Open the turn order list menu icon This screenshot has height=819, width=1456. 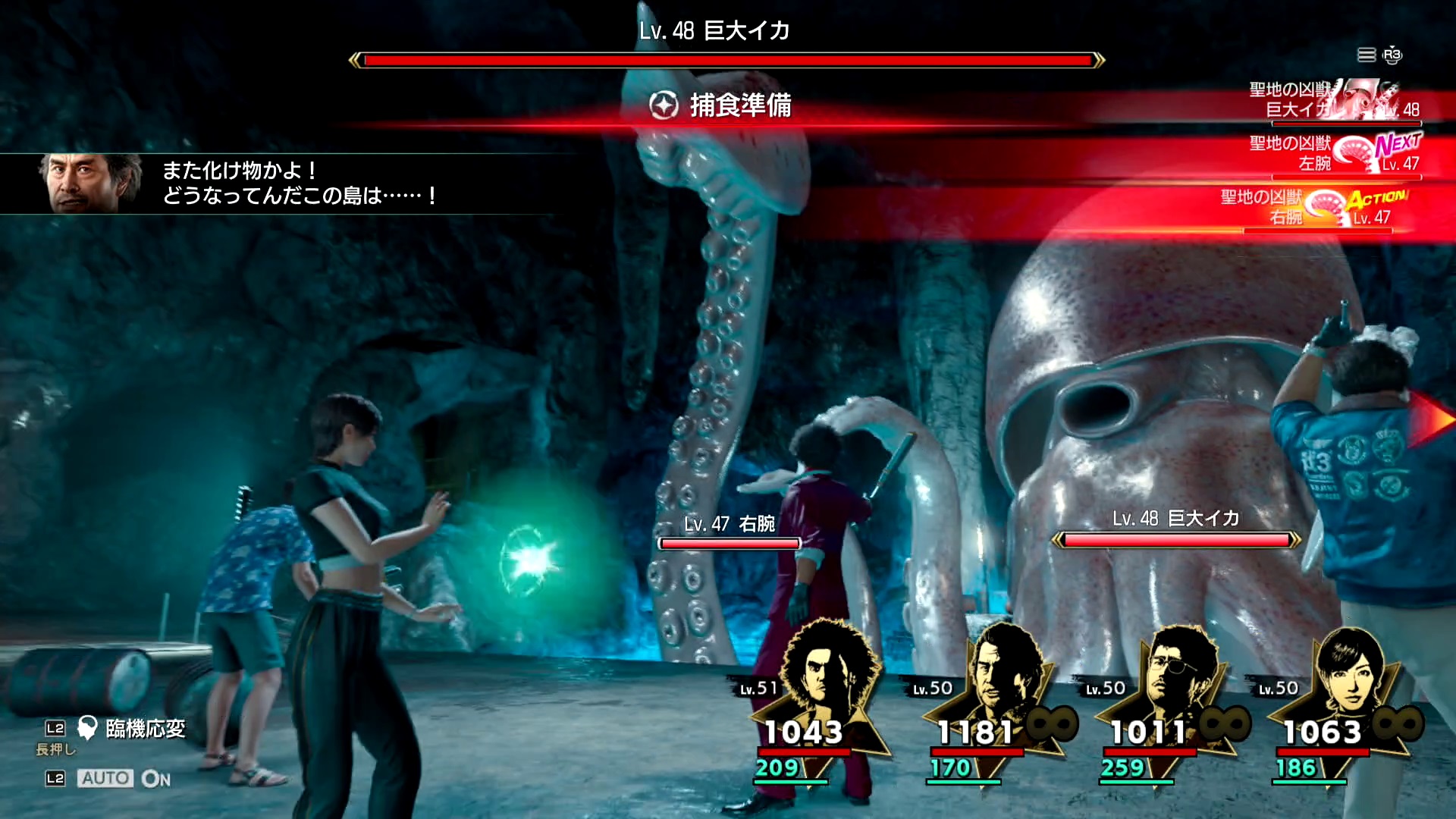1367,55
